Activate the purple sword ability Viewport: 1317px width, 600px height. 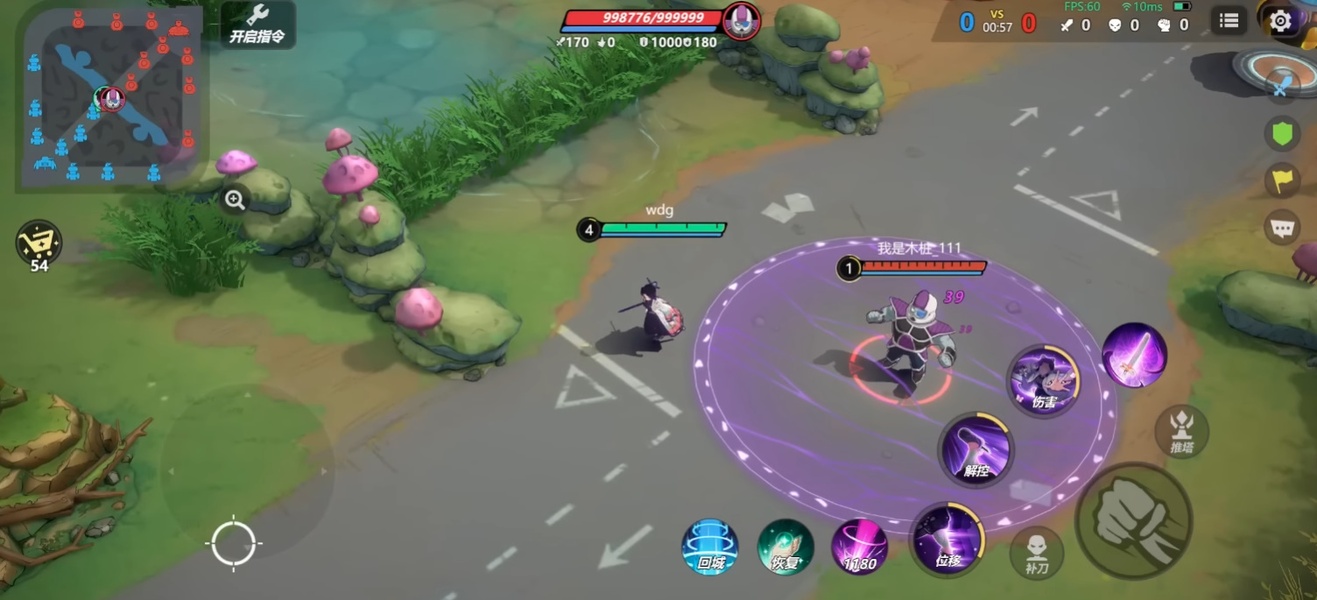tap(1134, 355)
